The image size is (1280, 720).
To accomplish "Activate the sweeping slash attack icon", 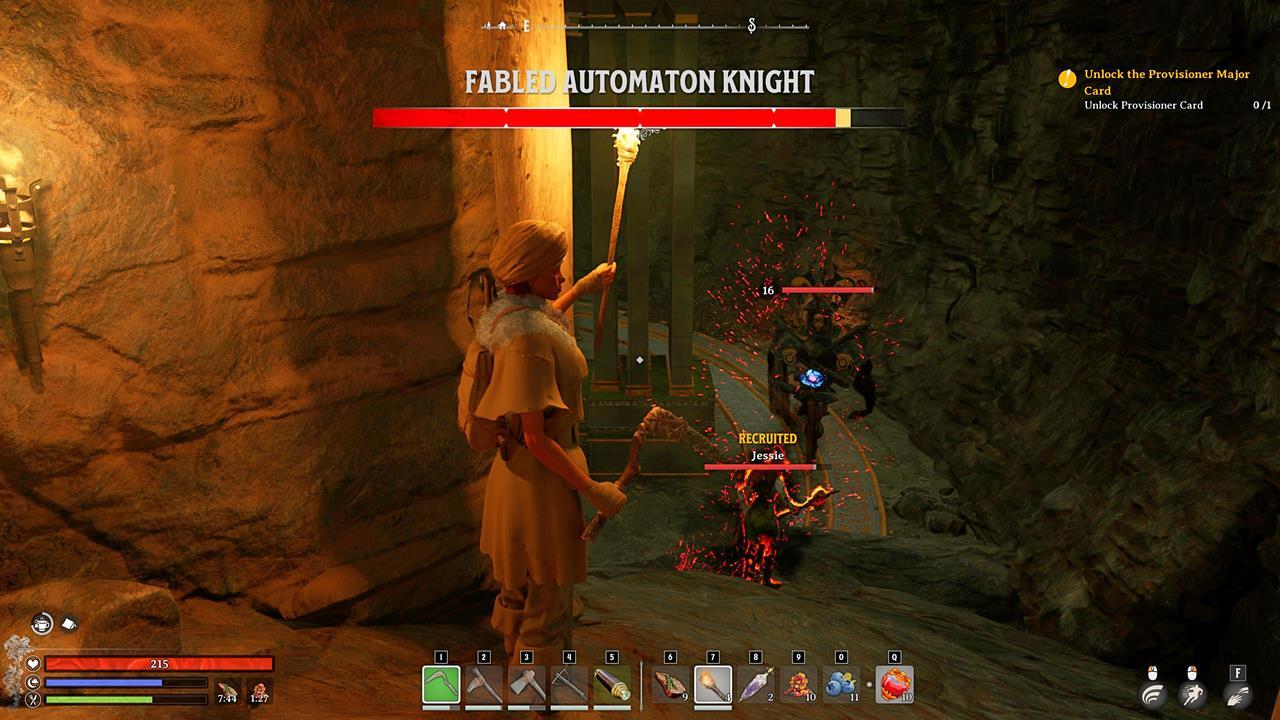I will pyautogui.click(x=1154, y=695).
